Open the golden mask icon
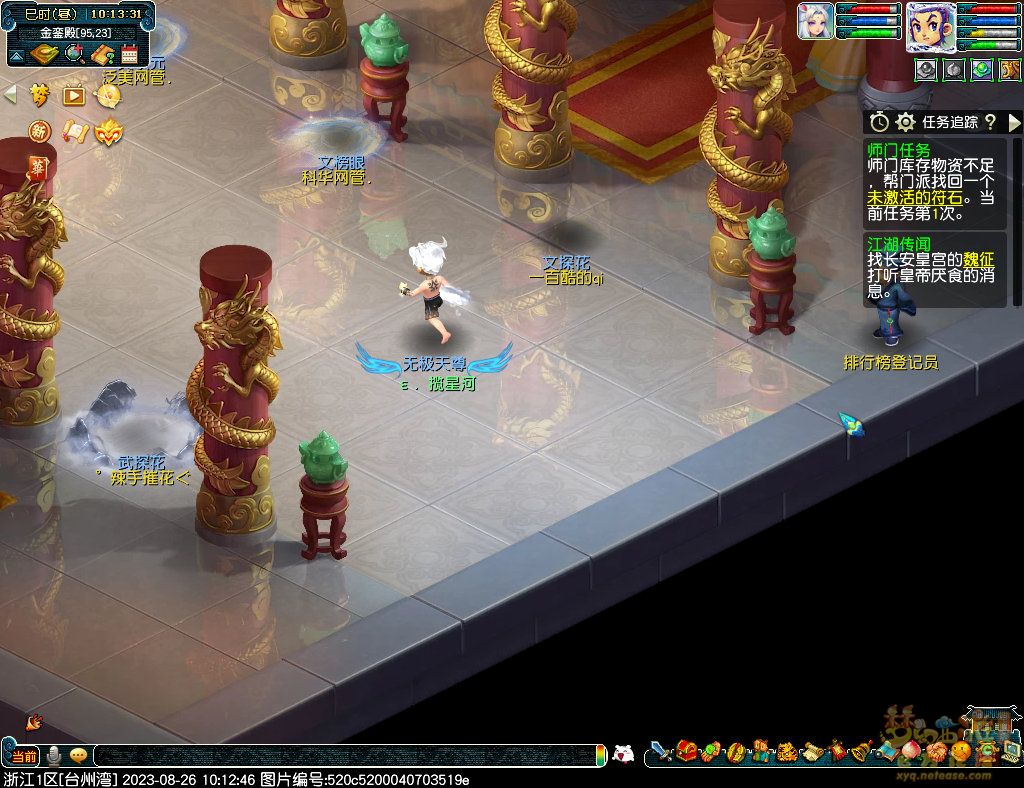Screen dimensions: 1024x788 click(108, 131)
